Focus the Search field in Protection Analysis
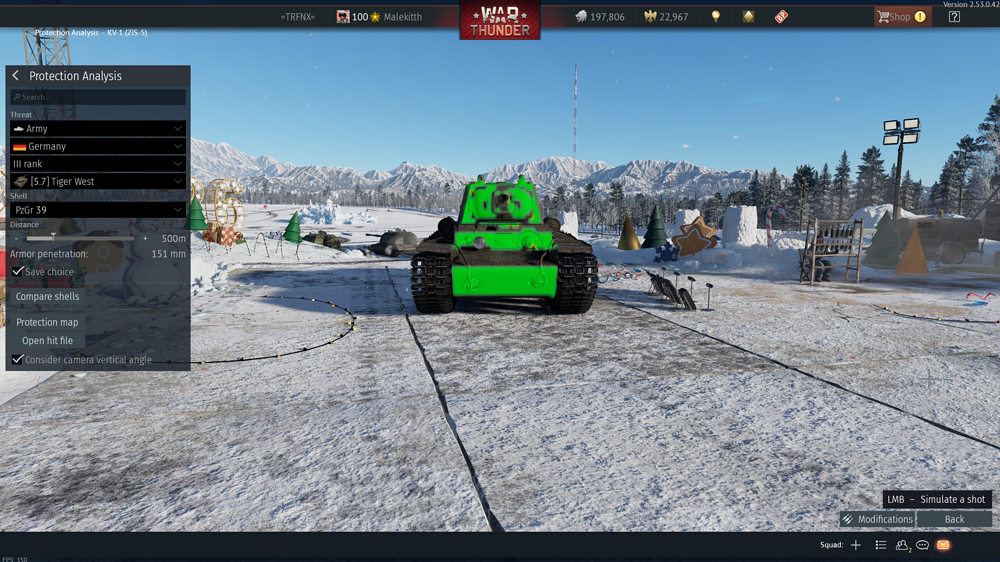Screen dimensions: 1000x562 tap(98, 97)
